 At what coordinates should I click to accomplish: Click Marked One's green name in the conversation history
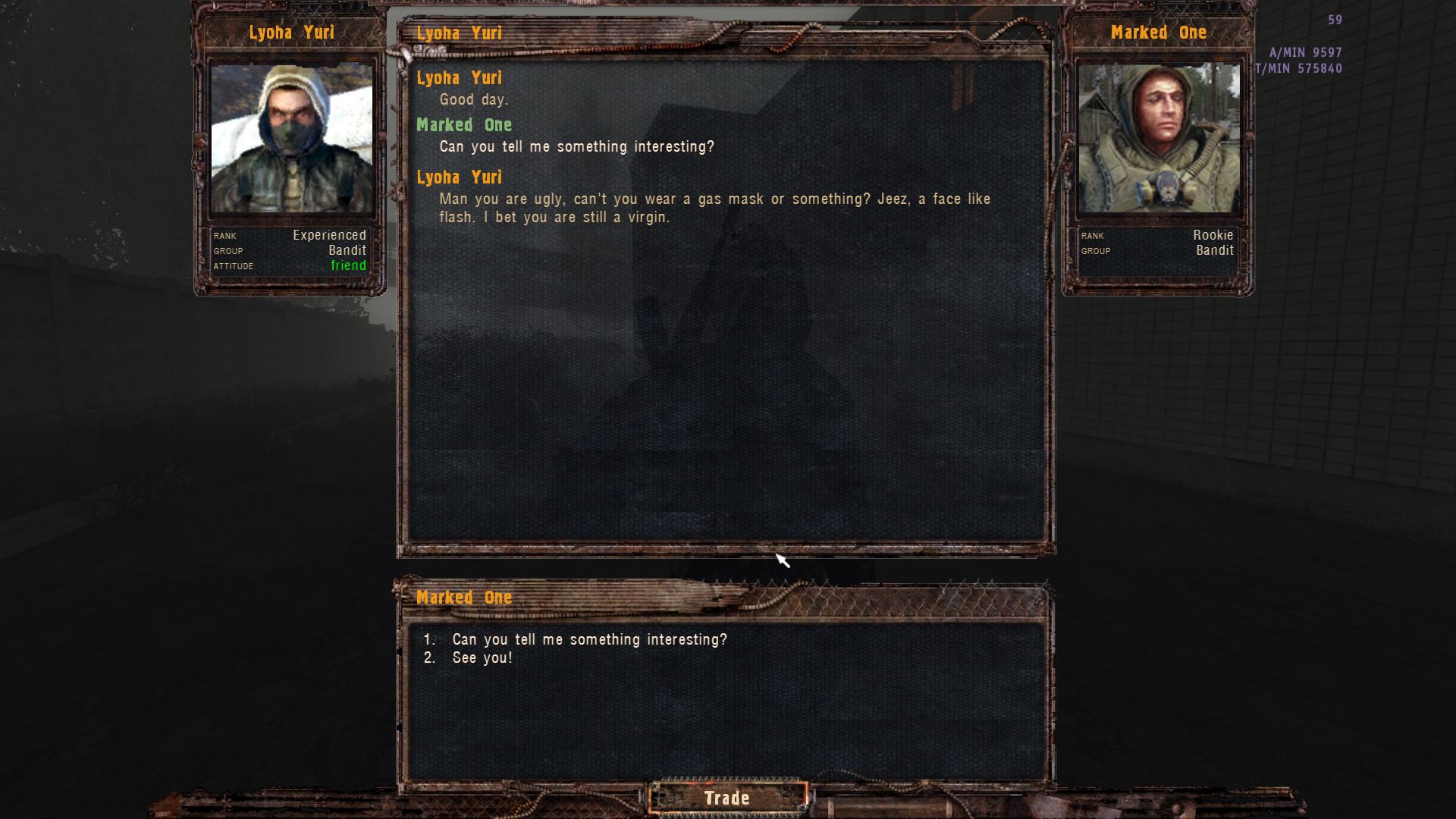tap(464, 125)
